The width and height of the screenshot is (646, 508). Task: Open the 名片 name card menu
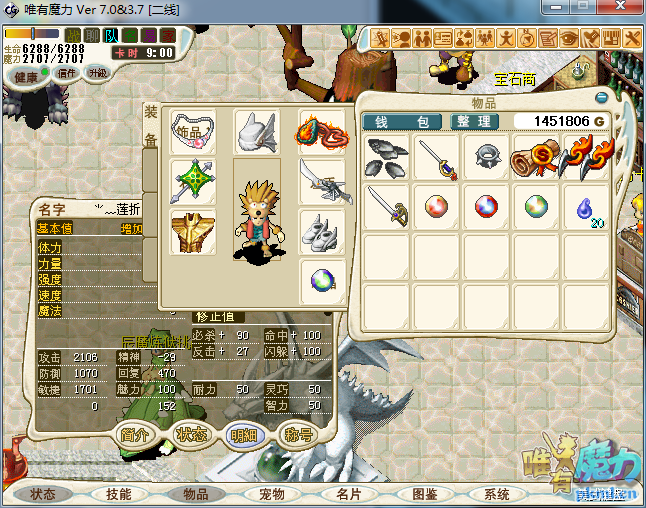tap(348, 494)
